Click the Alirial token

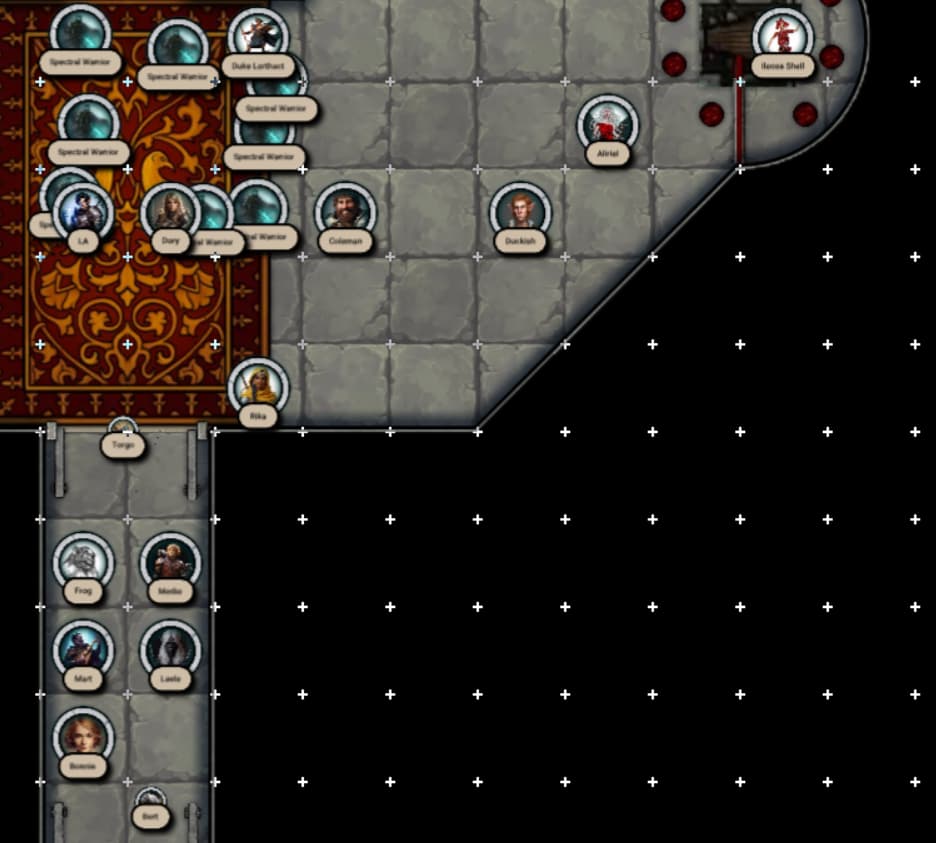pyautogui.click(x=608, y=126)
